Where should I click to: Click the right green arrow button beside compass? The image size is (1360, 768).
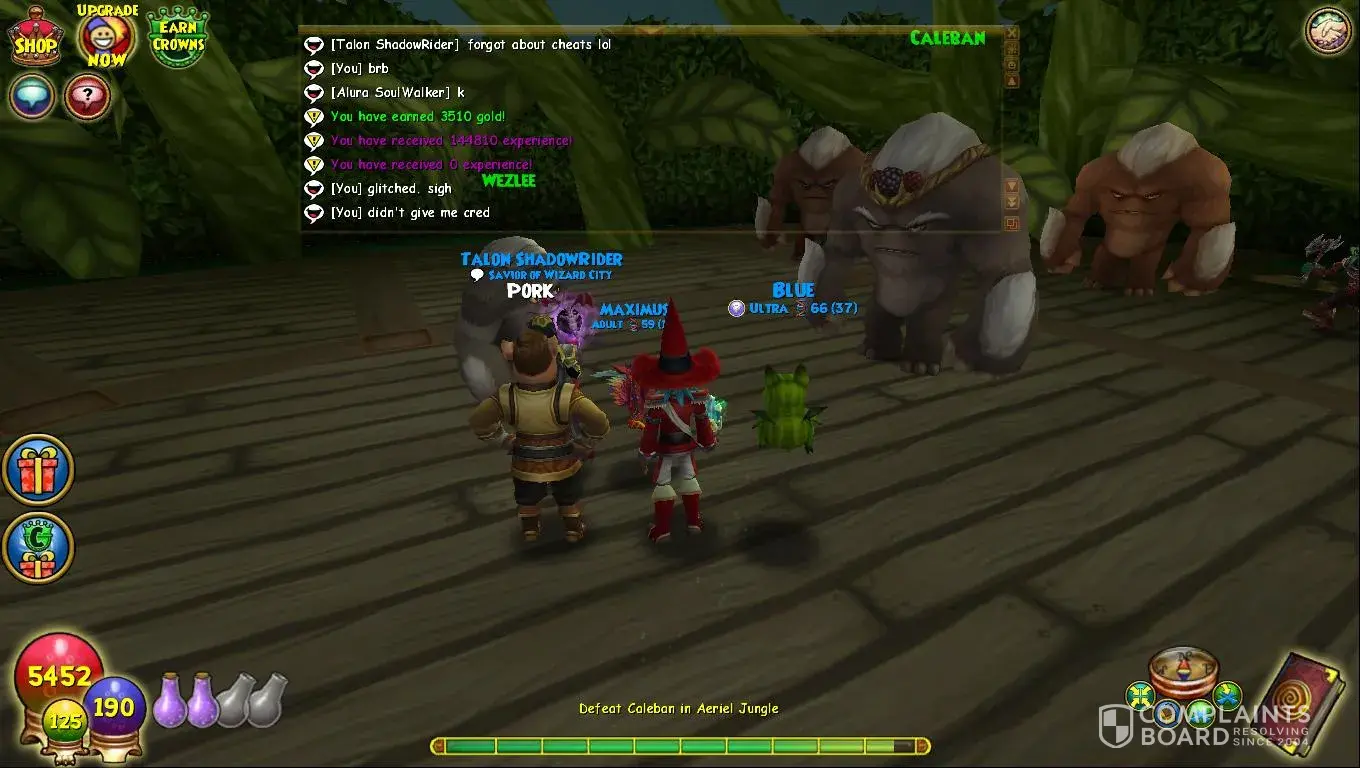point(1227,693)
